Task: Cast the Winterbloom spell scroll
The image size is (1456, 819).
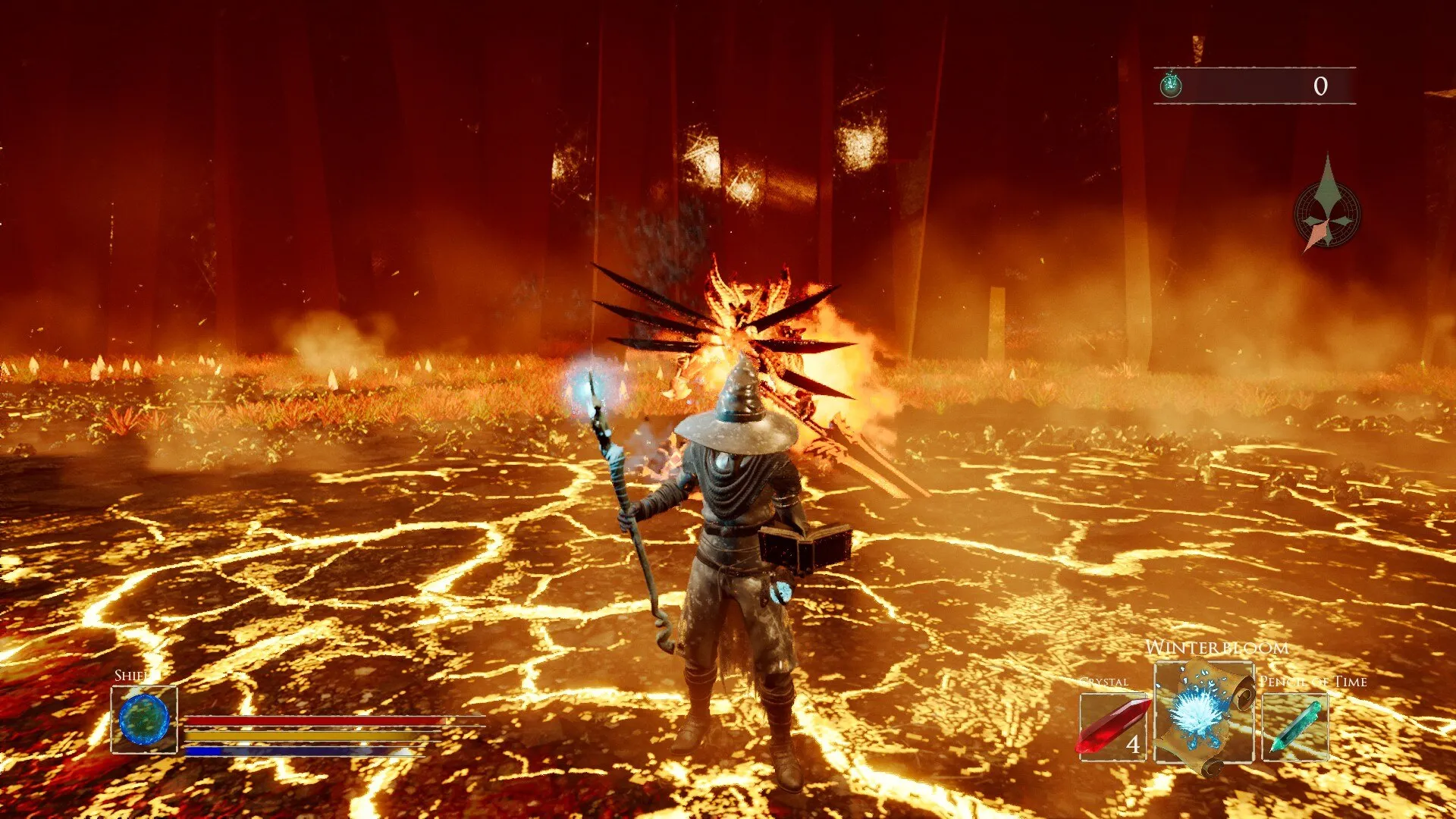Action: pyautogui.click(x=1203, y=713)
